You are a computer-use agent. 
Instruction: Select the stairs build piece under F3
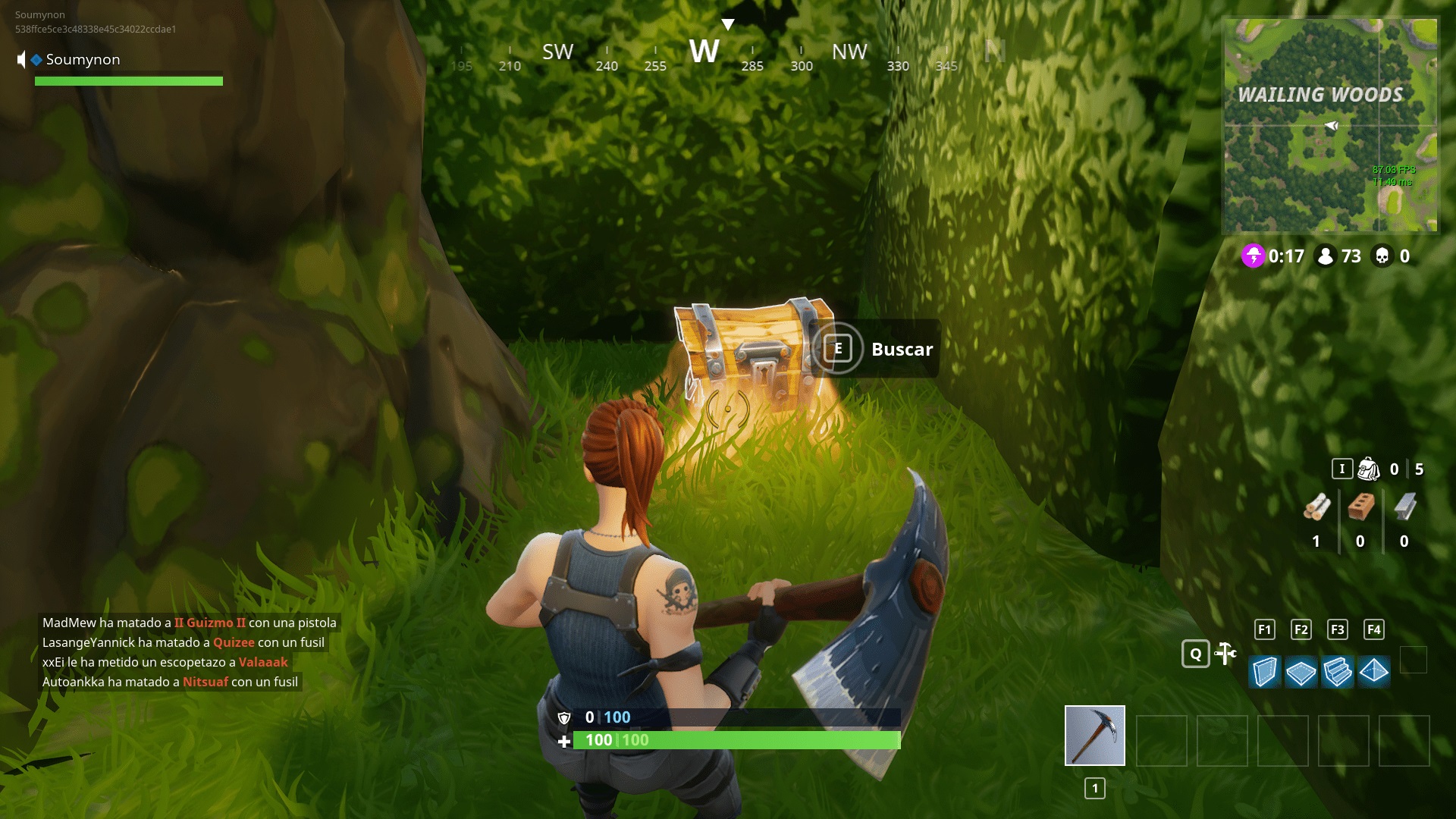(x=1338, y=671)
